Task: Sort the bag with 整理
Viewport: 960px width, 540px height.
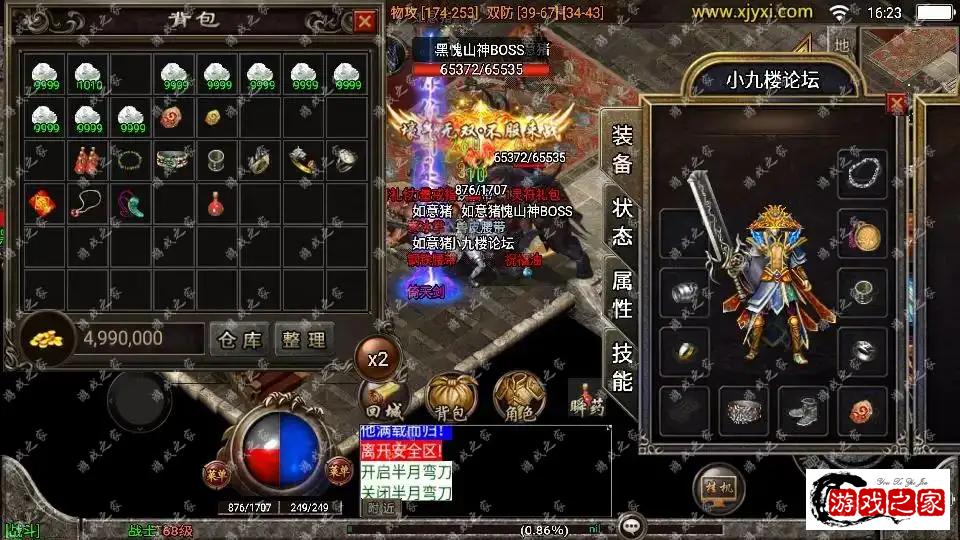Action: point(302,339)
